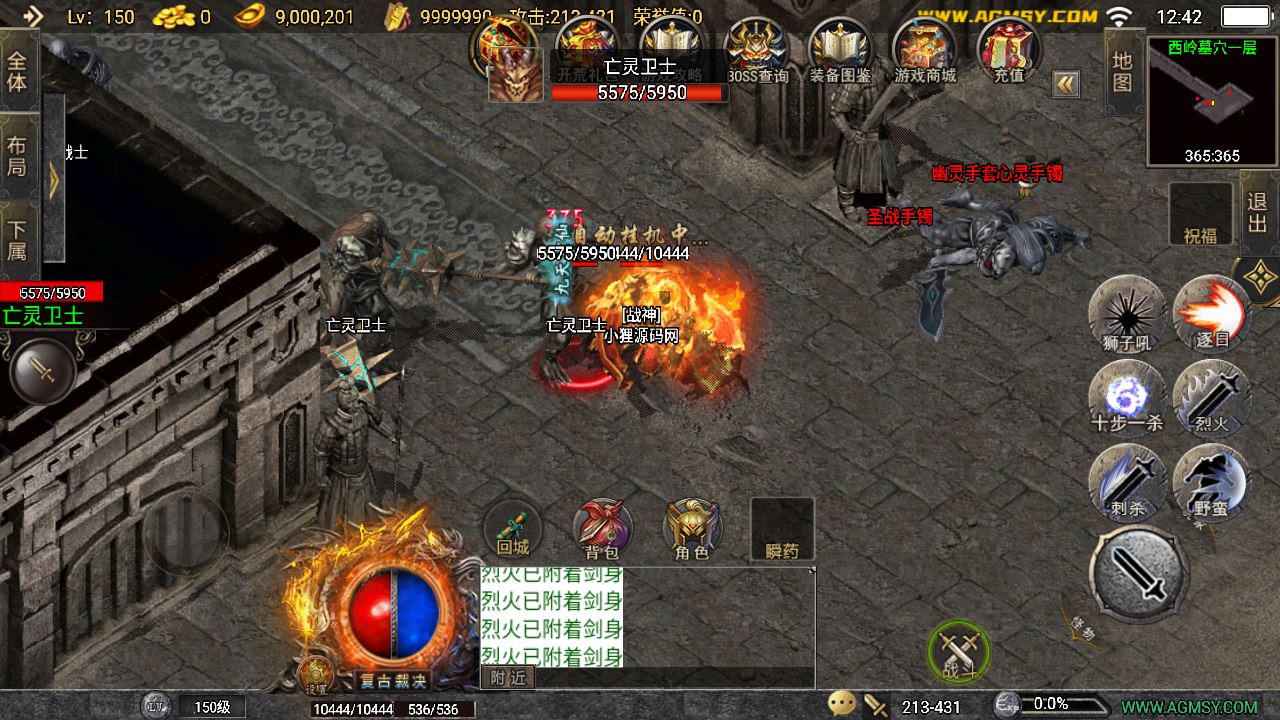Switch to the 附近 nearby chat channel
The width and height of the screenshot is (1280, 720).
point(508,678)
